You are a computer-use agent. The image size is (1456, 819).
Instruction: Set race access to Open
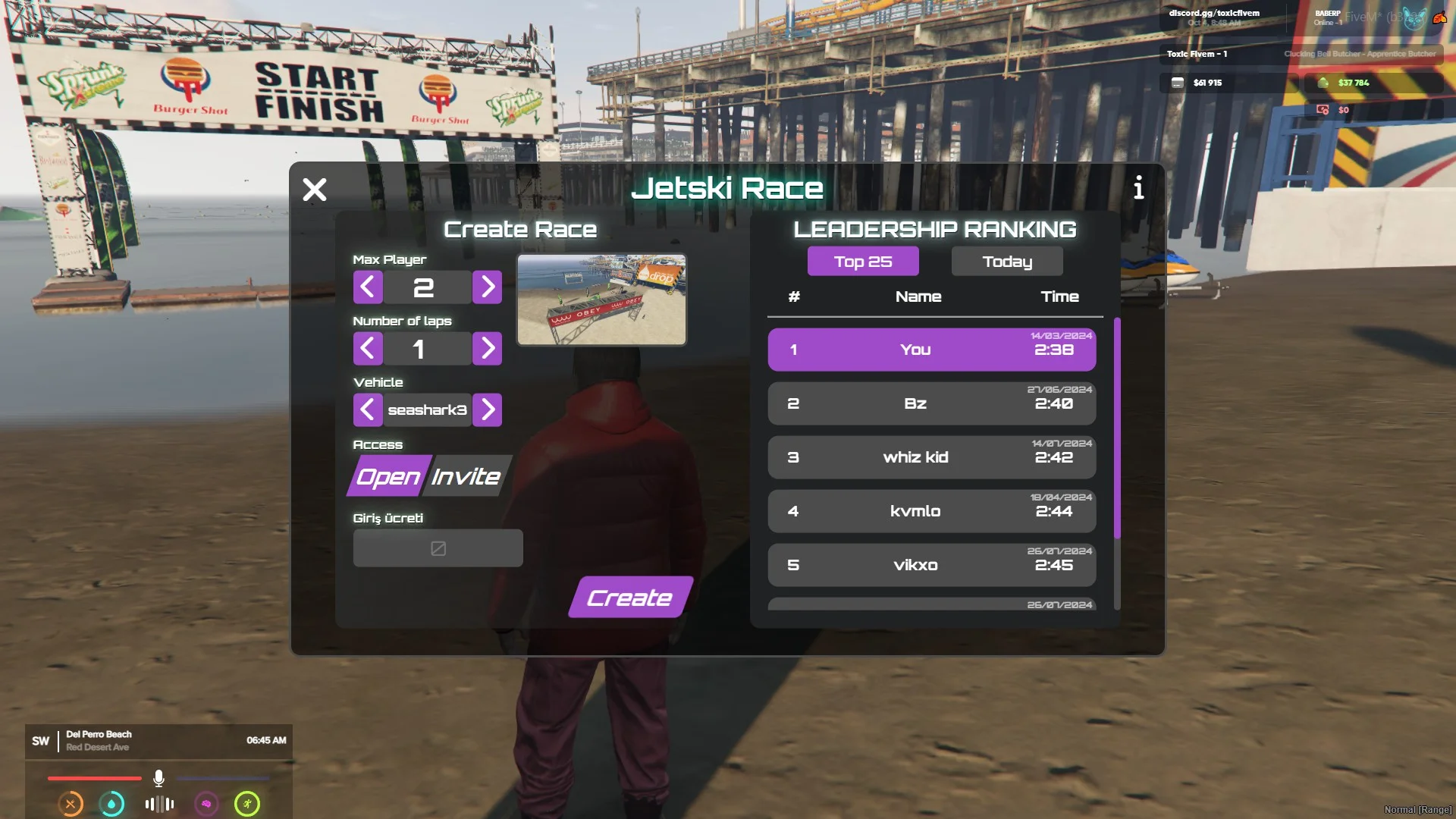point(388,476)
